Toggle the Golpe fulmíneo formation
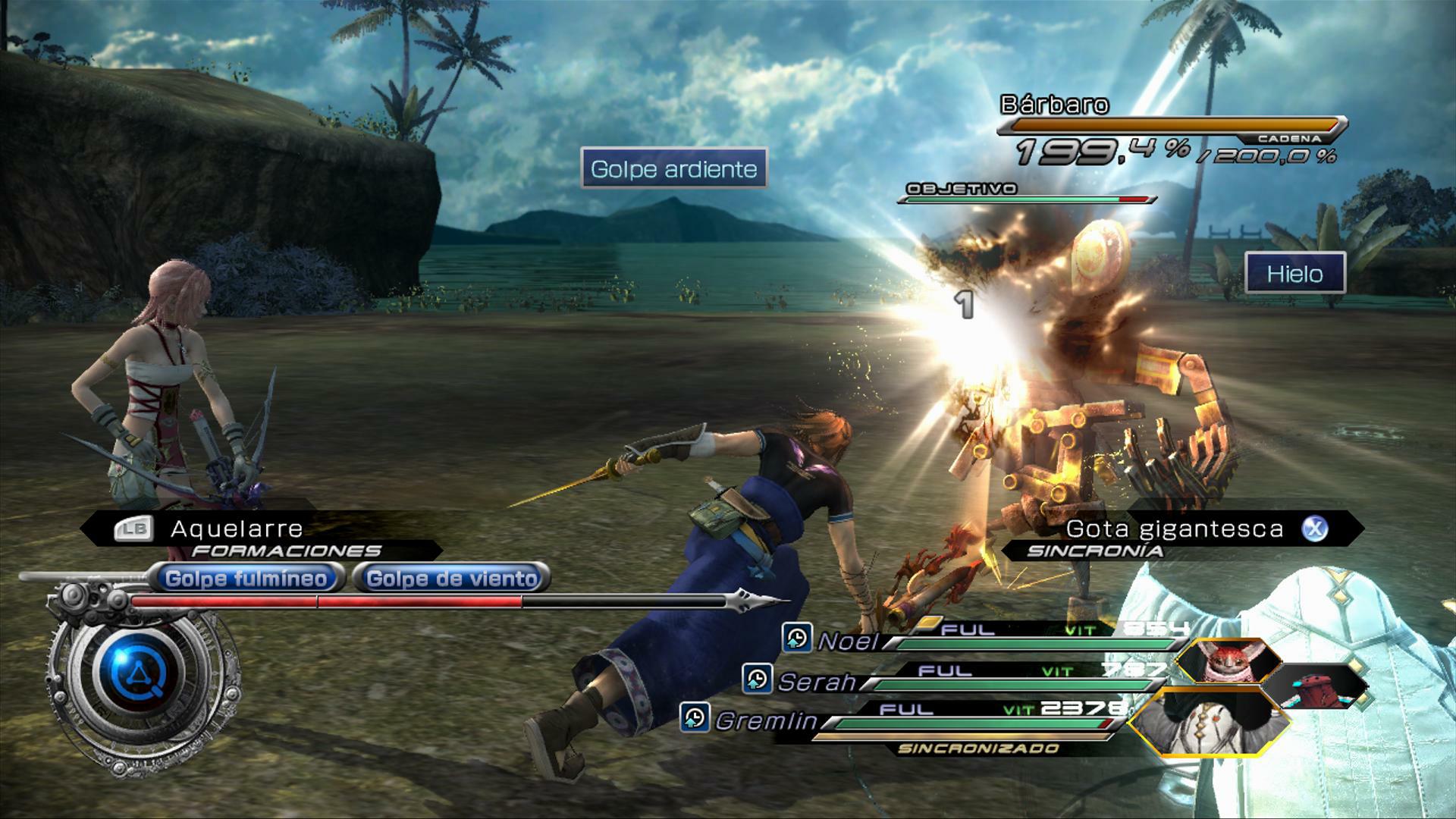 246,577
